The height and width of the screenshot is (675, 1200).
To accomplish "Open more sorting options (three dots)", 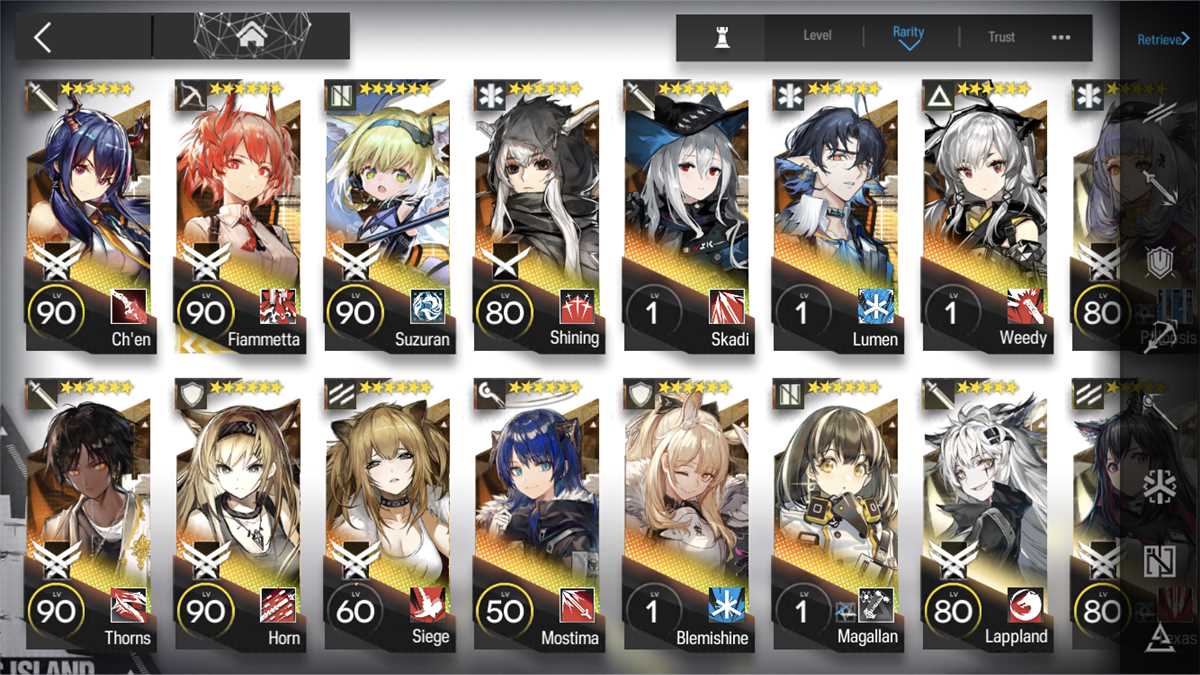I will click(x=1061, y=37).
